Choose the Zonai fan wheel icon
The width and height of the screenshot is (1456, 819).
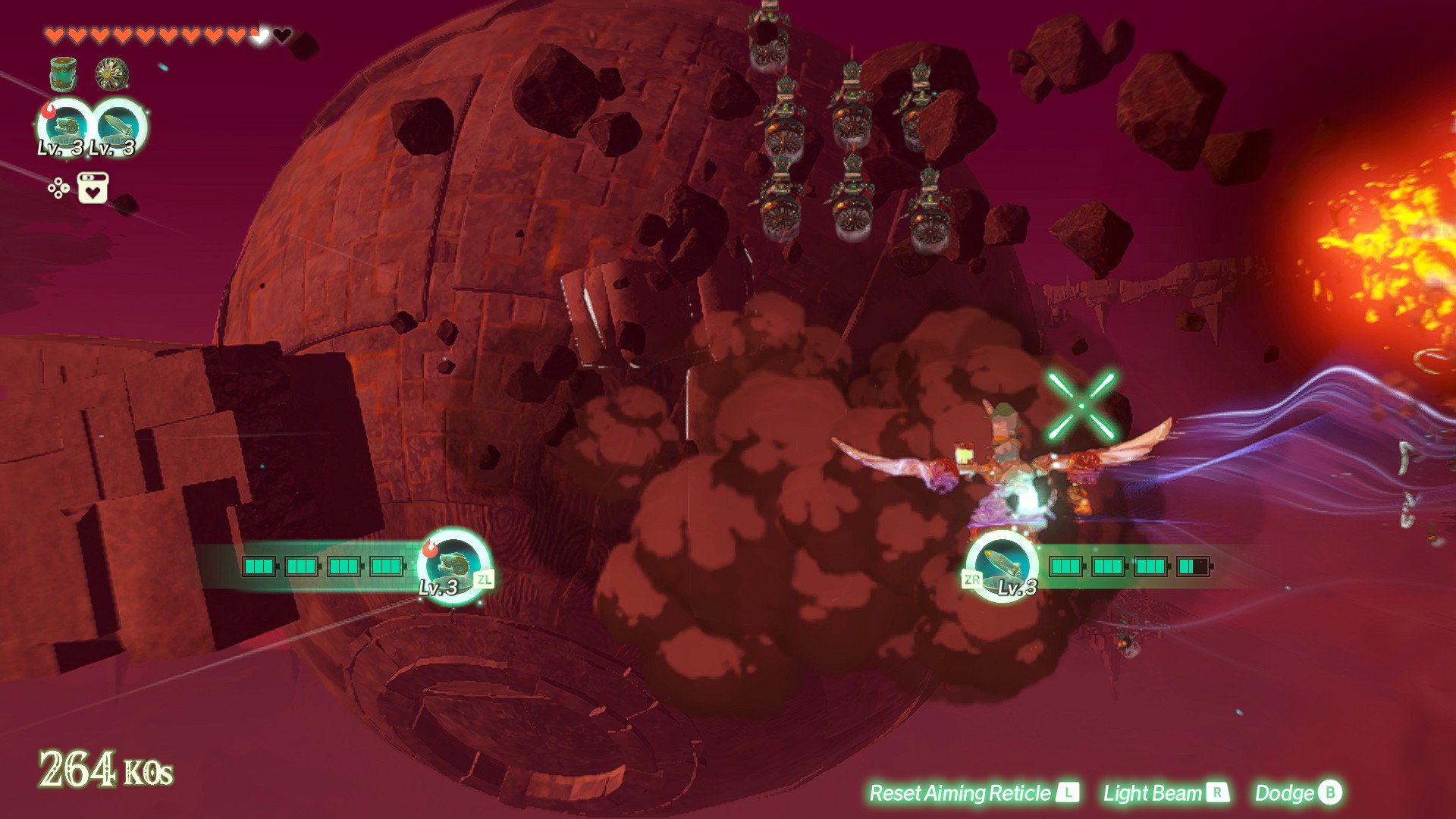pos(111,74)
